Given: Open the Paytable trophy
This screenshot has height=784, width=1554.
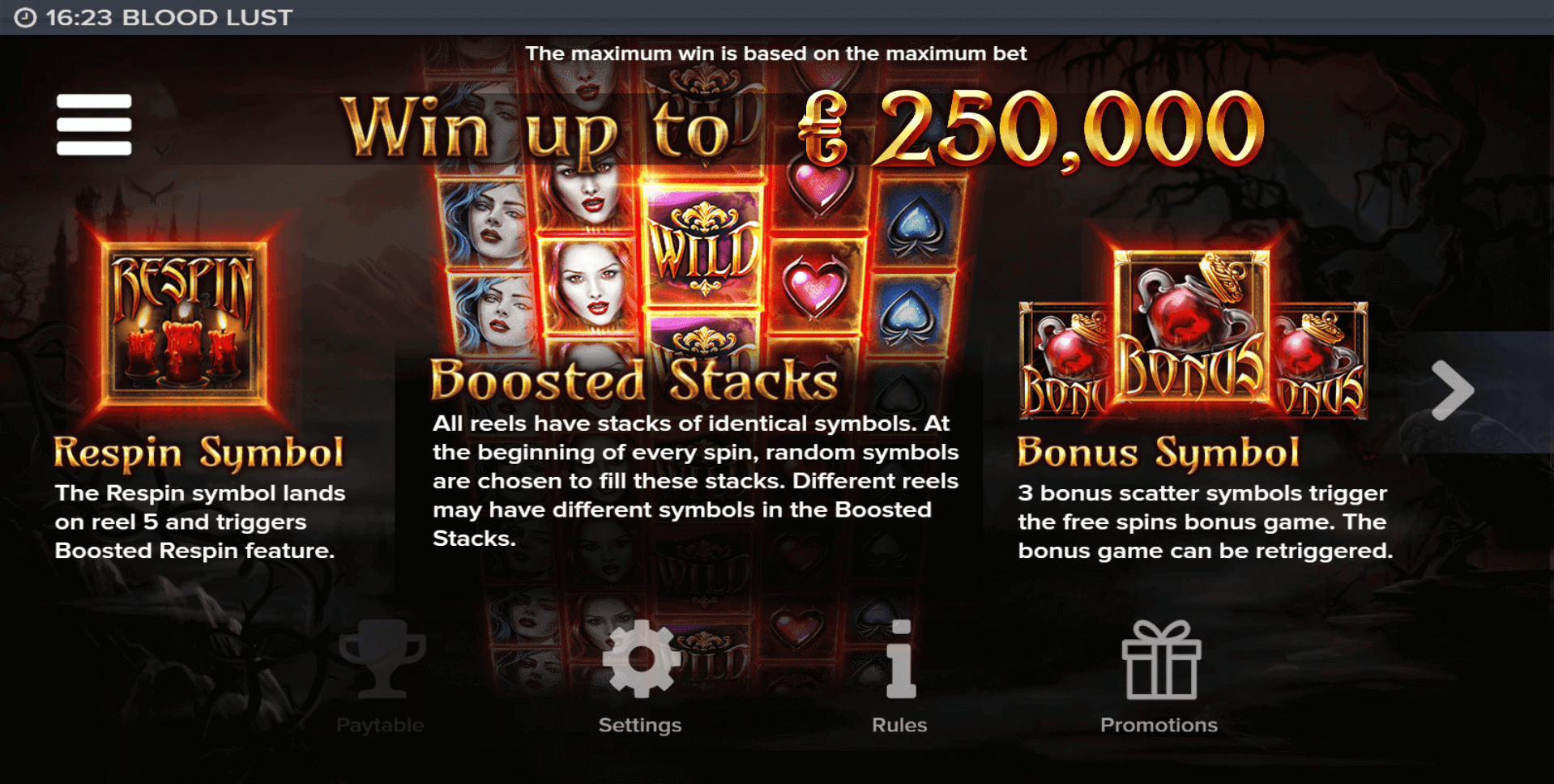Looking at the screenshot, I should (381, 660).
